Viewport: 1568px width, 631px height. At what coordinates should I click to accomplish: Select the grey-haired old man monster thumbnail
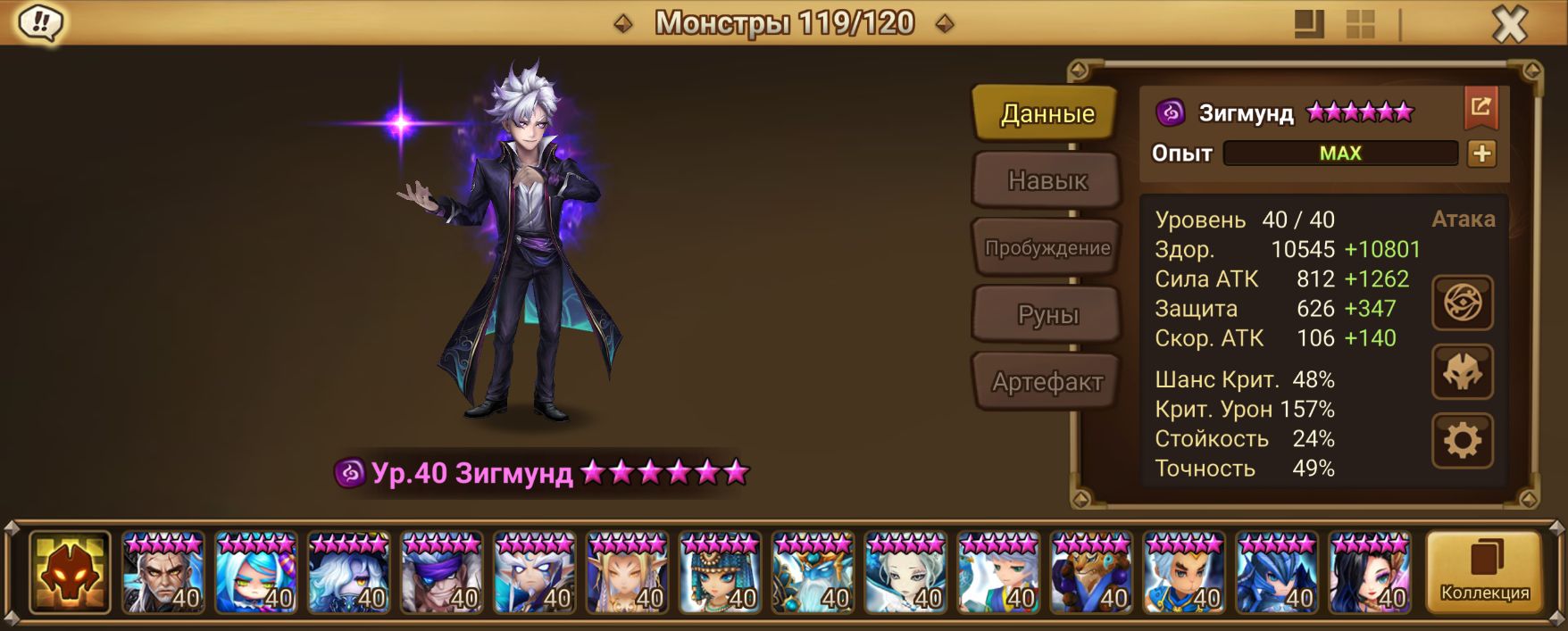(x=163, y=573)
